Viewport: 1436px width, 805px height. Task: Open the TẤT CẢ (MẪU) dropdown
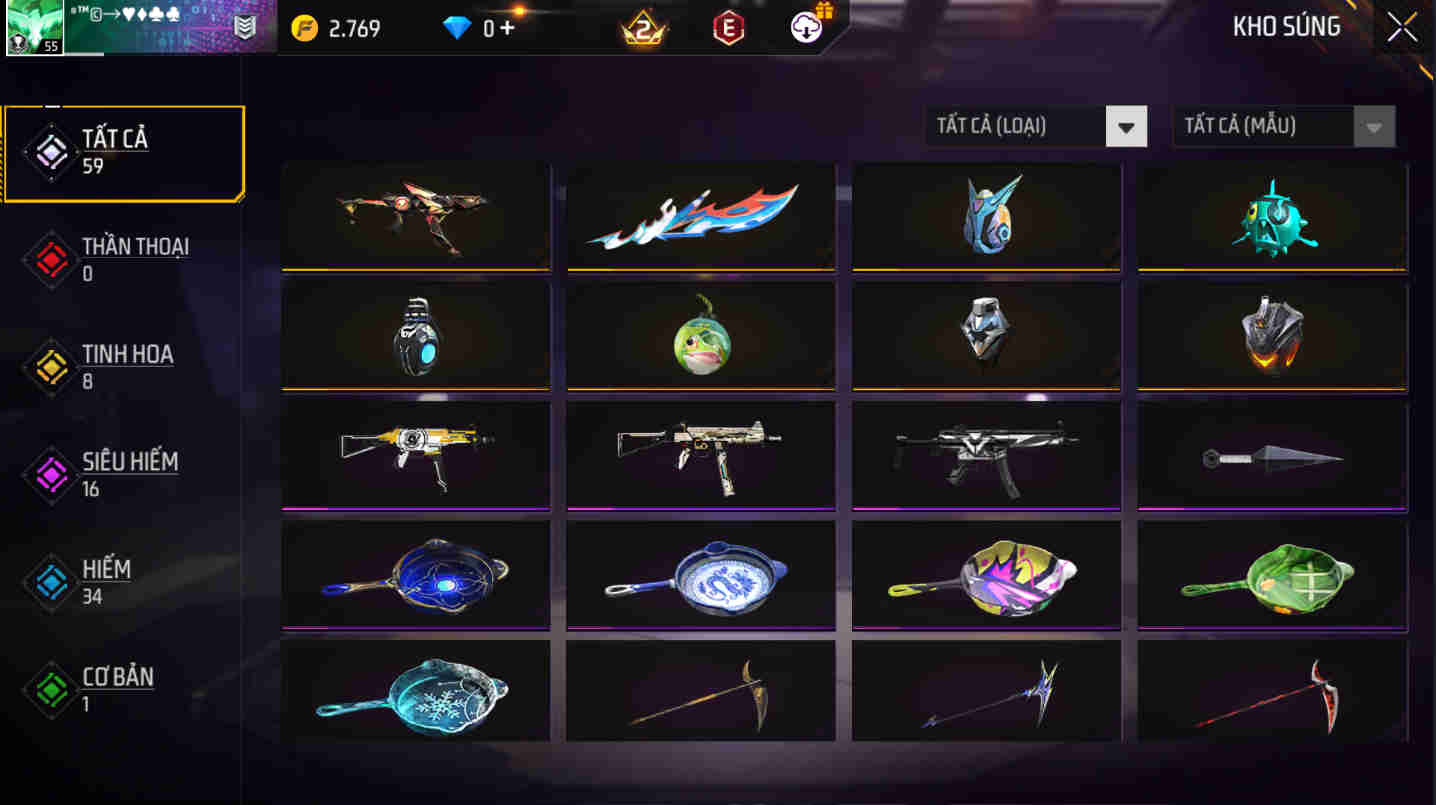tap(1283, 126)
